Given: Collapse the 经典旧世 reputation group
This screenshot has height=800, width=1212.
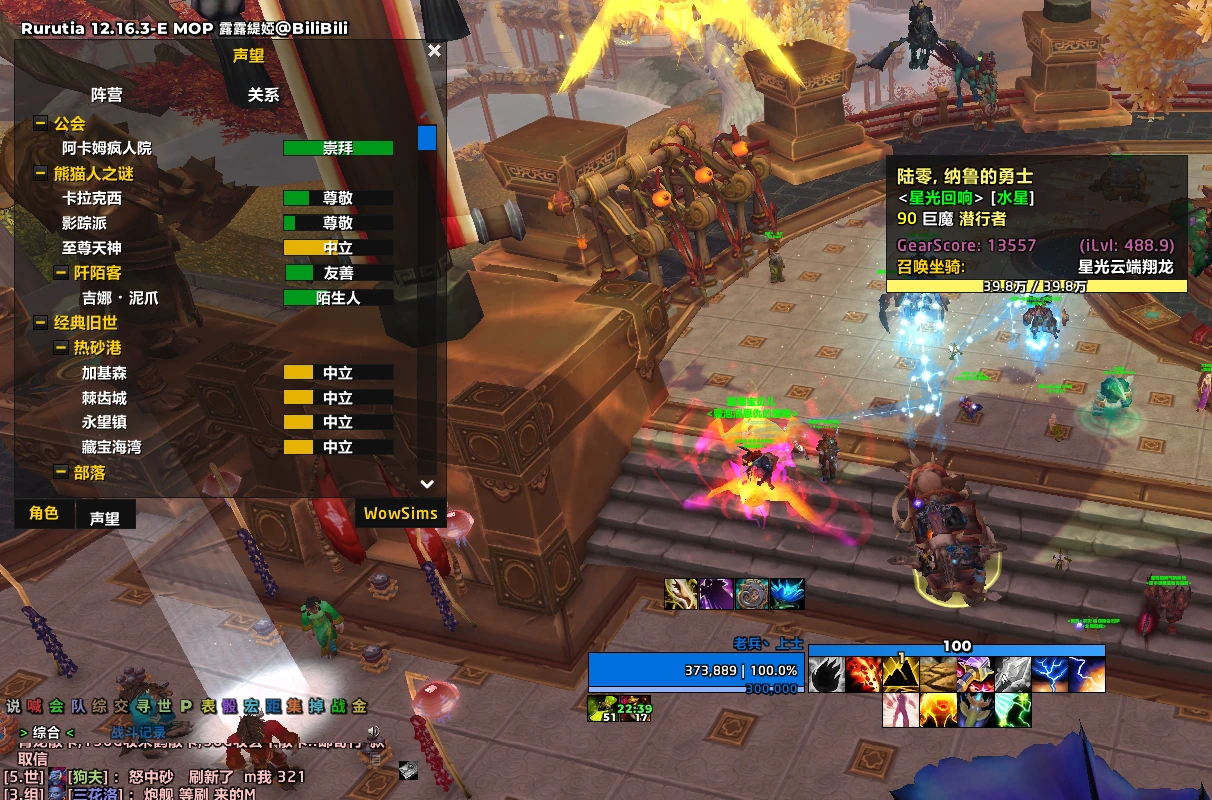Looking at the screenshot, I should click(41, 323).
